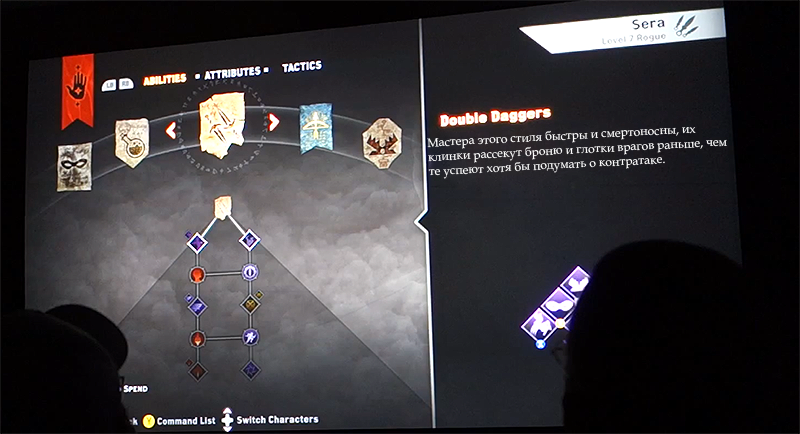
Task: Select the Abilities tab
Action: 165,79
